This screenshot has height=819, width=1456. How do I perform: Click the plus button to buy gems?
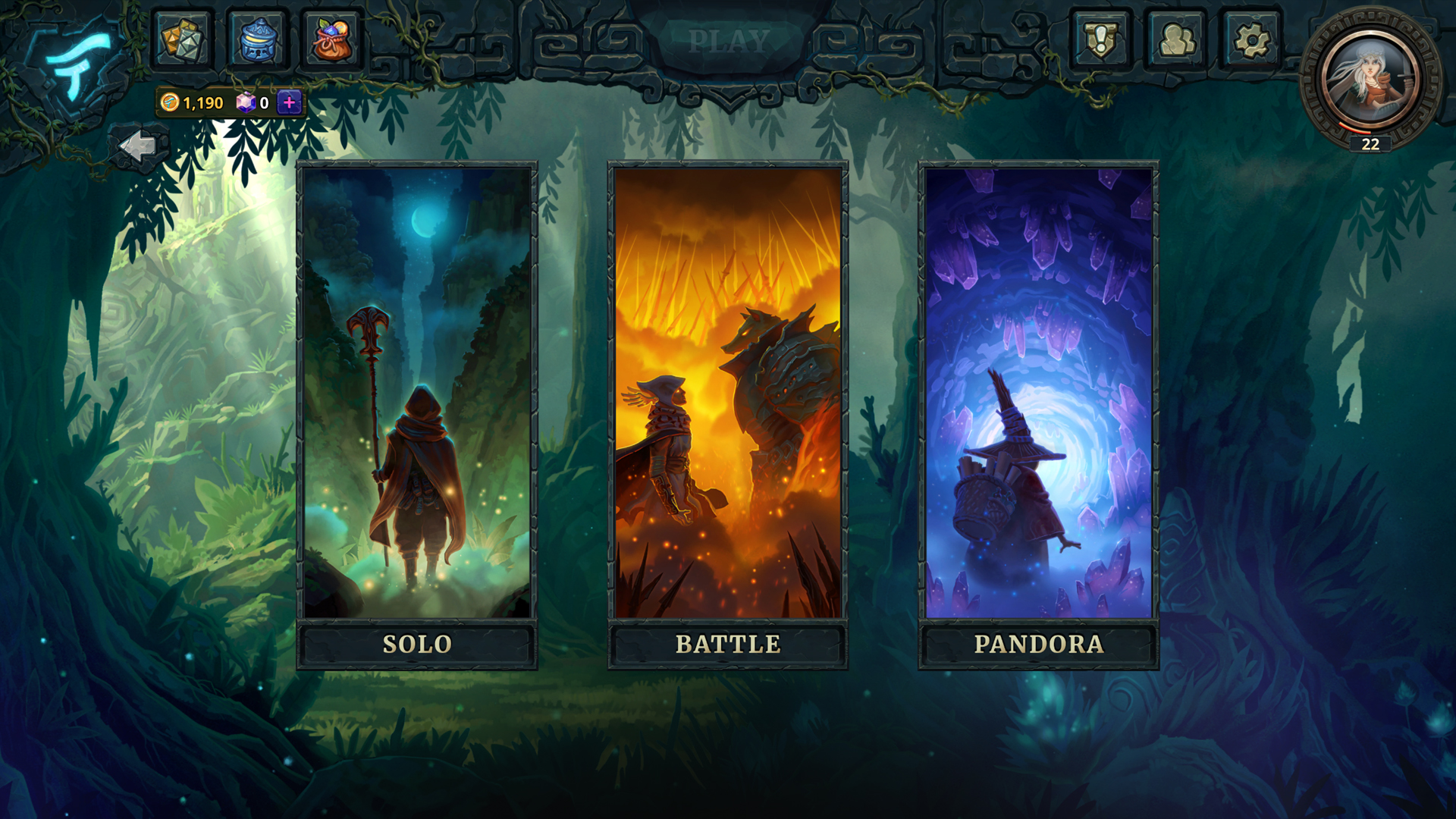[x=290, y=101]
